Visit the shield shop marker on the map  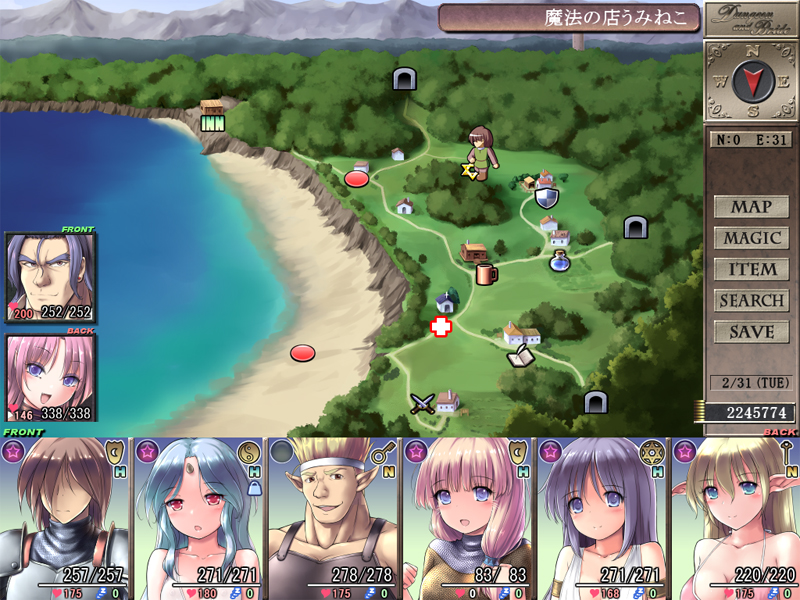click(546, 197)
